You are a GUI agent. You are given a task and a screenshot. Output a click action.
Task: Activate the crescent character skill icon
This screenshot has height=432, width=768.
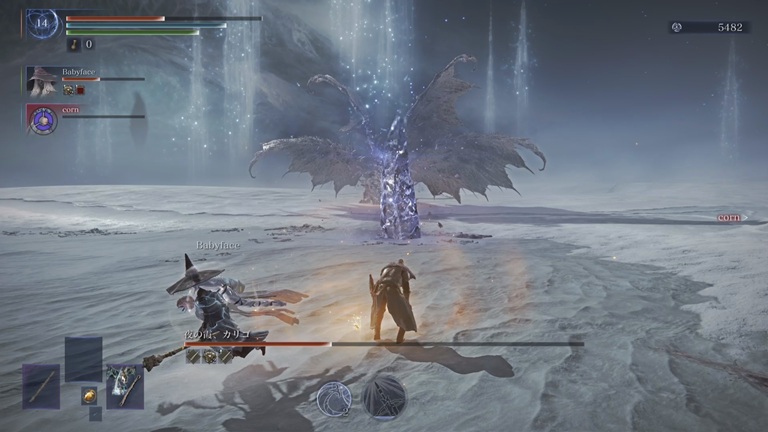333,397
